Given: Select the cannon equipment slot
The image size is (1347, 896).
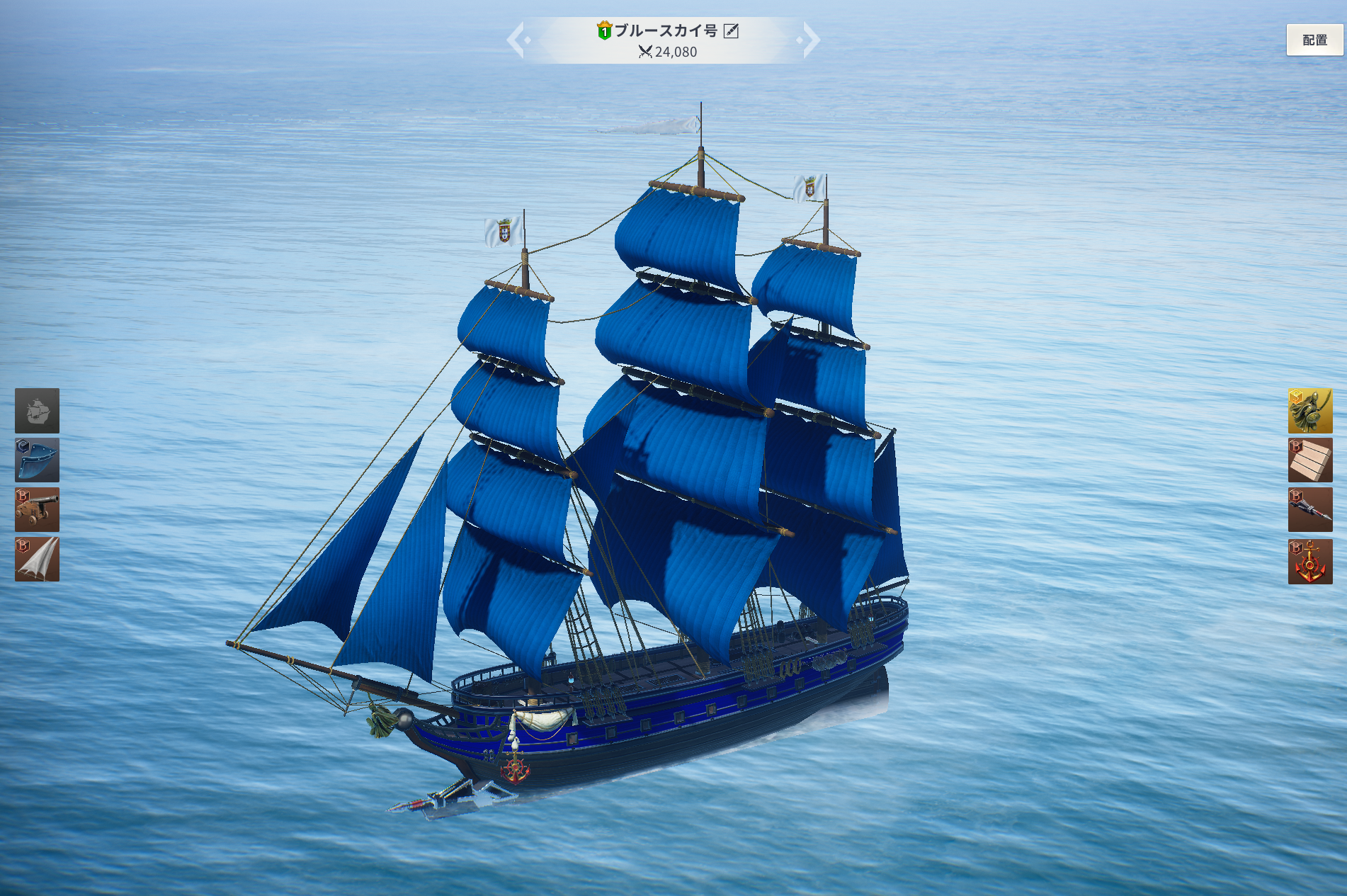Looking at the screenshot, I should coord(37,509).
